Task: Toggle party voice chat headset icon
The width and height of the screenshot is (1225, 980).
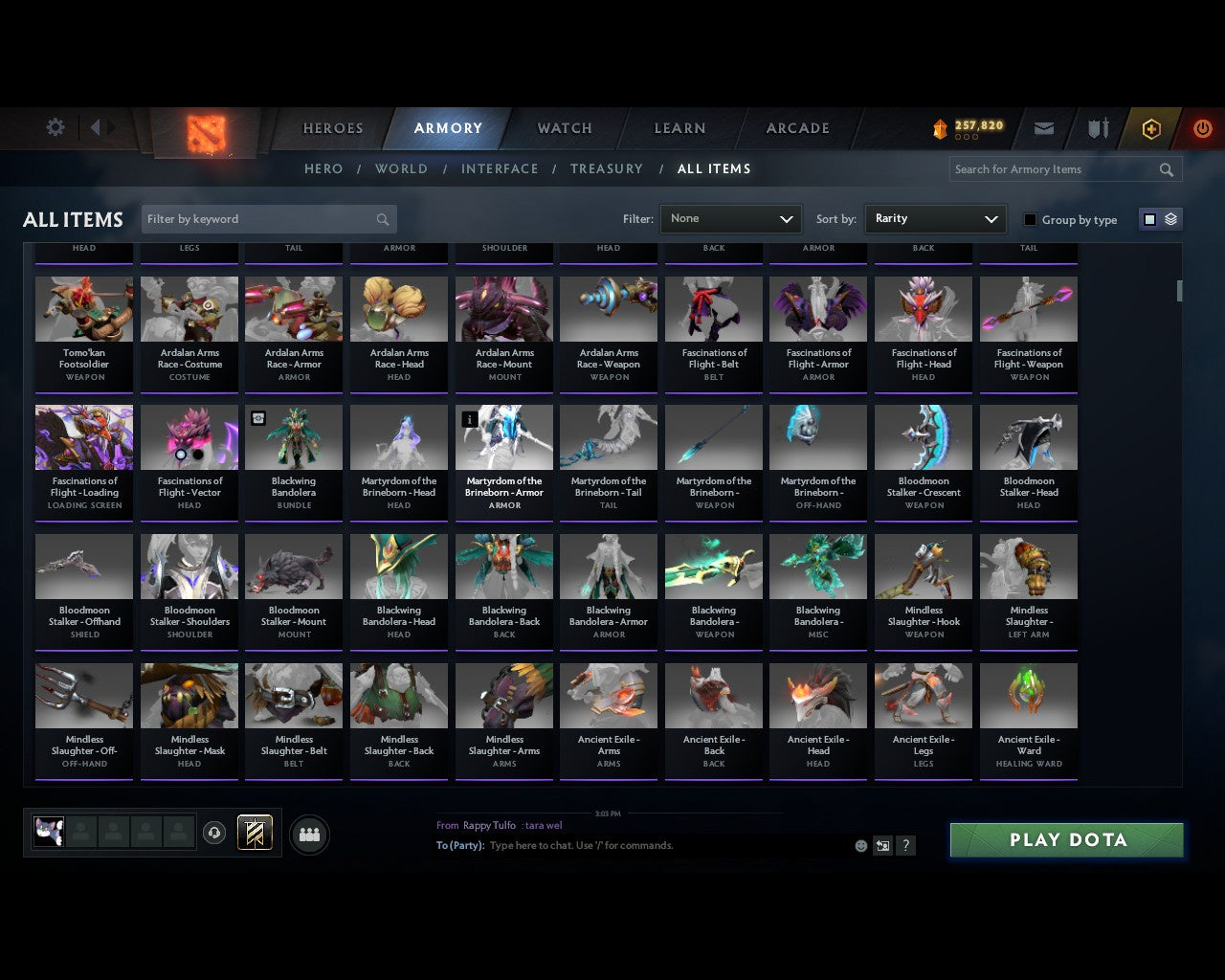Action: (214, 834)
